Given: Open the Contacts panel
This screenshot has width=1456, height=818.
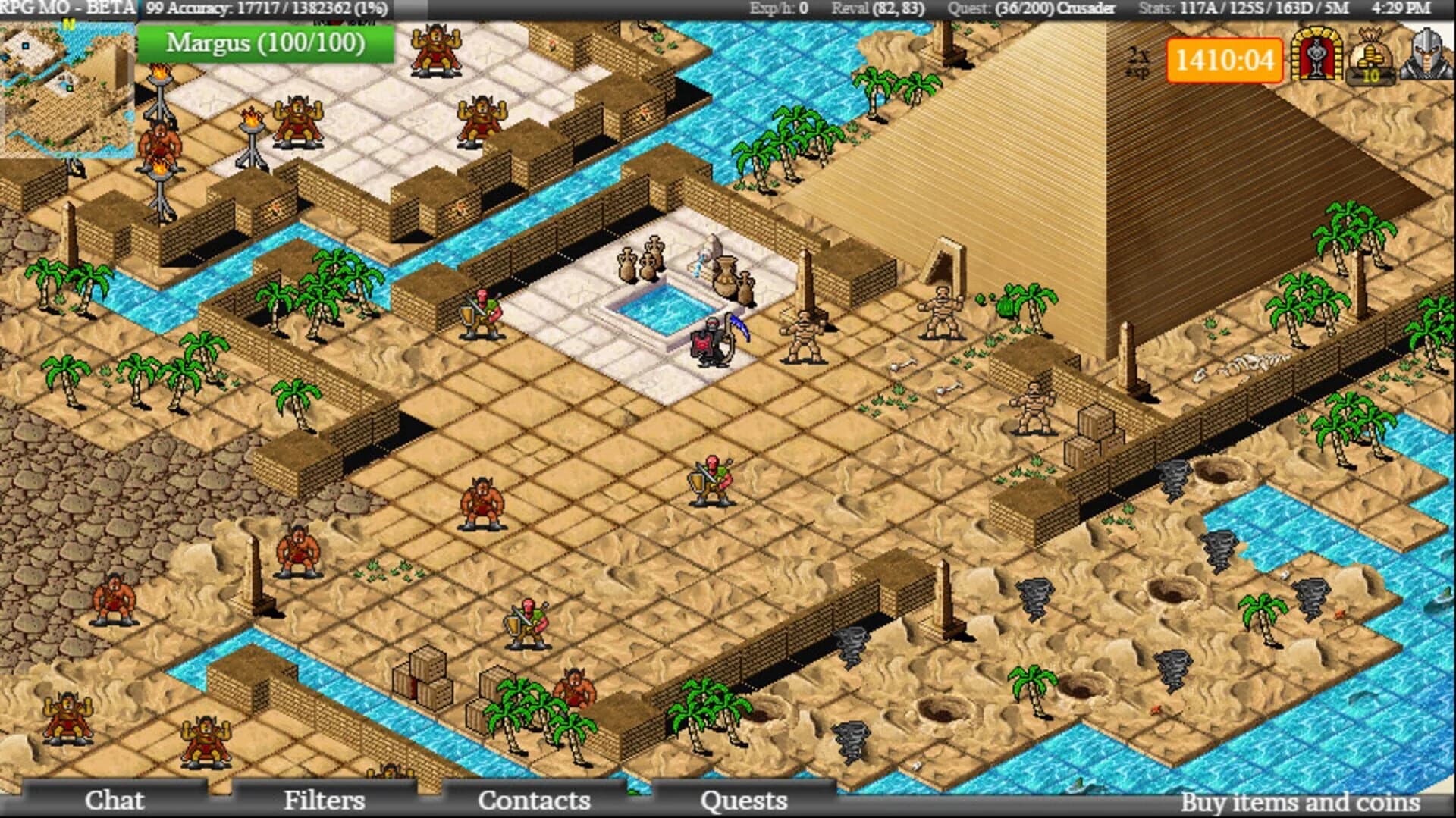Looking at the screenshot, I should [x=535, y=800].
